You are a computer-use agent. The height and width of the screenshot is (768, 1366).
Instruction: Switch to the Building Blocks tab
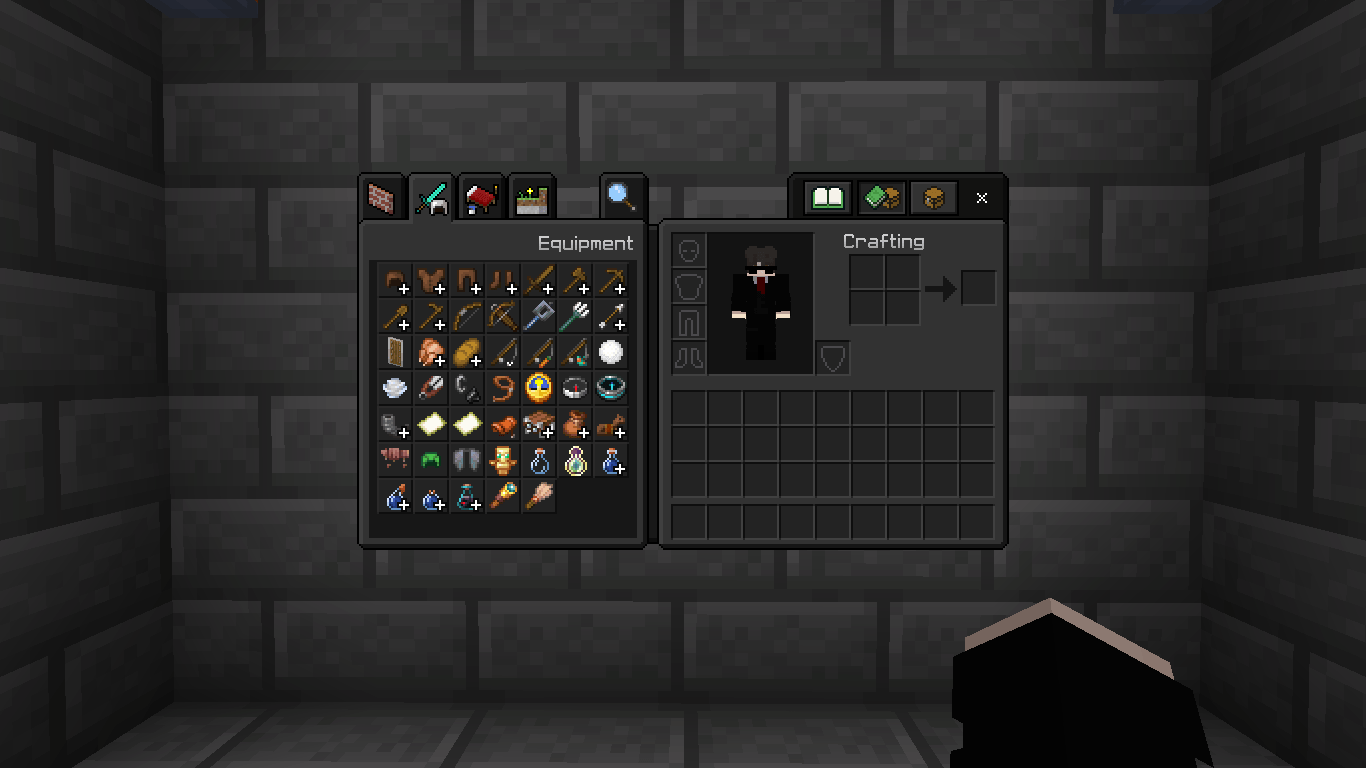pos(381,197)
